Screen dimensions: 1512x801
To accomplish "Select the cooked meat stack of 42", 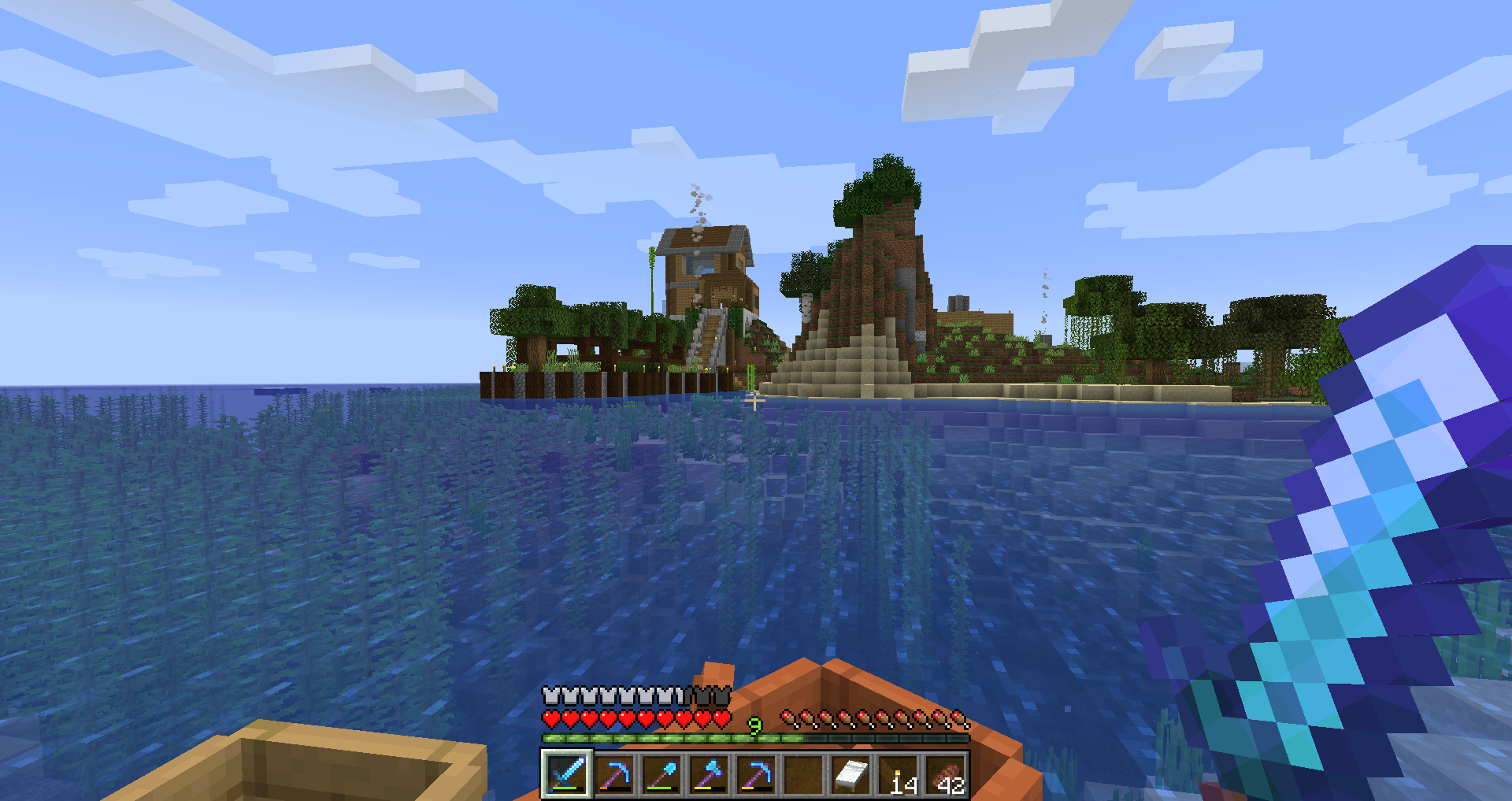I will [x=947, y=774].
